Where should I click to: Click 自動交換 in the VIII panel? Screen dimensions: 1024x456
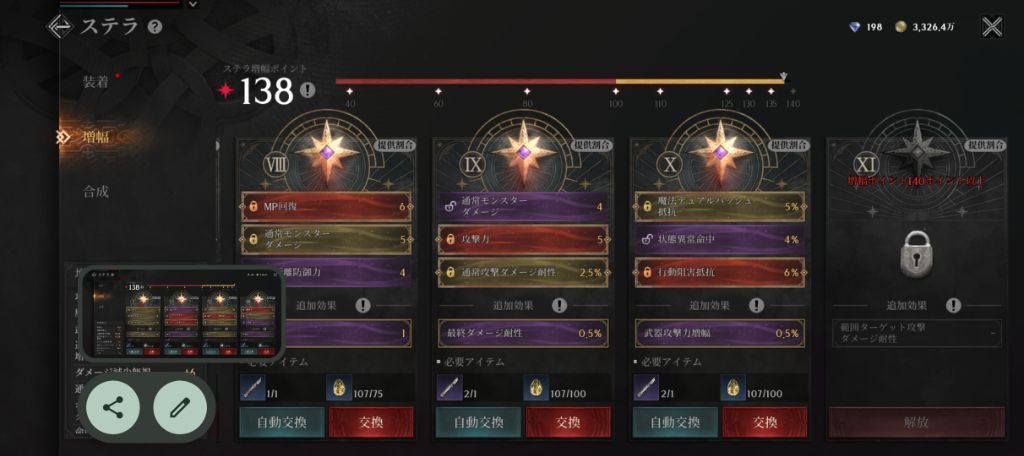[x=281, y=422]
